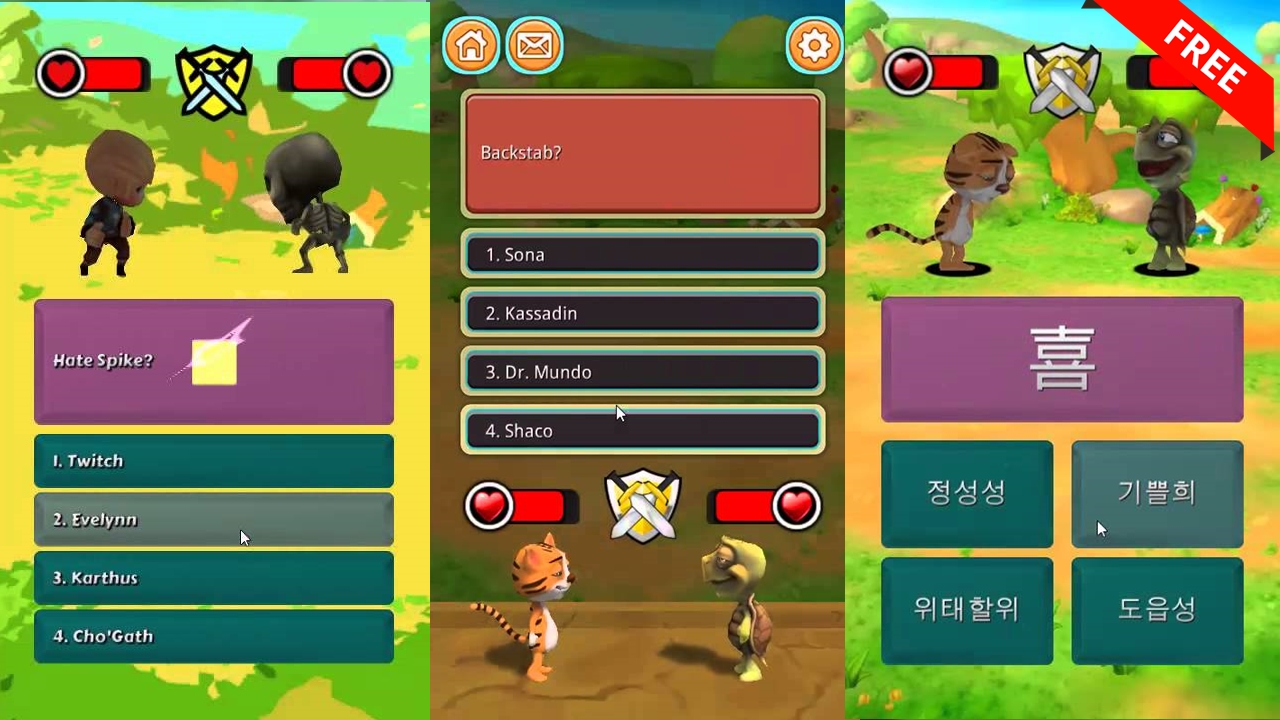This screenshot has width=1280, height=720.
Task: Open the settings gear icon
Action: tap(815, 45)
